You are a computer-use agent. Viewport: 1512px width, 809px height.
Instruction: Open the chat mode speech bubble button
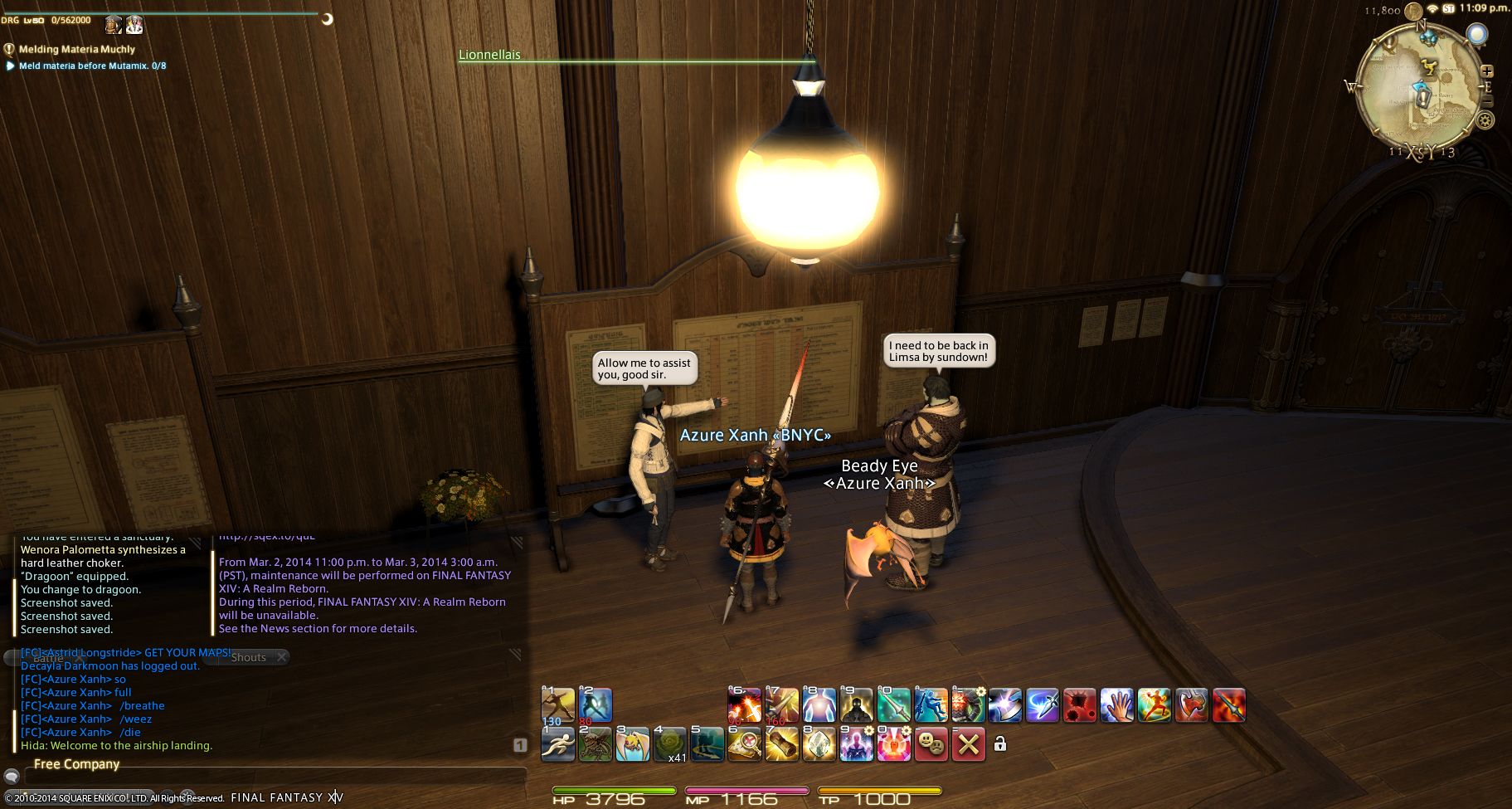point(12,777)
